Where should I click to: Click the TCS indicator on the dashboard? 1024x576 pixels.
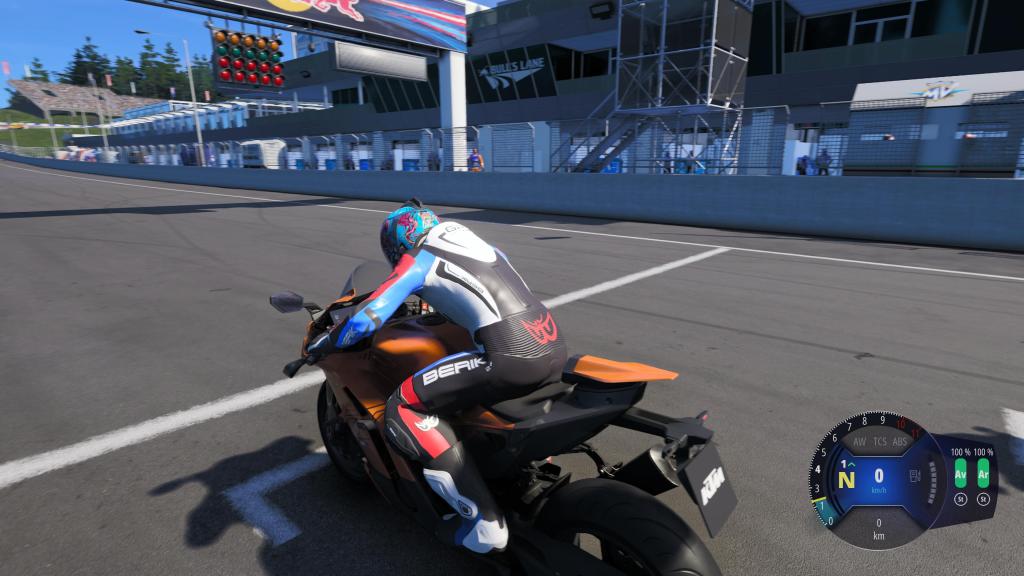[879, 441]
